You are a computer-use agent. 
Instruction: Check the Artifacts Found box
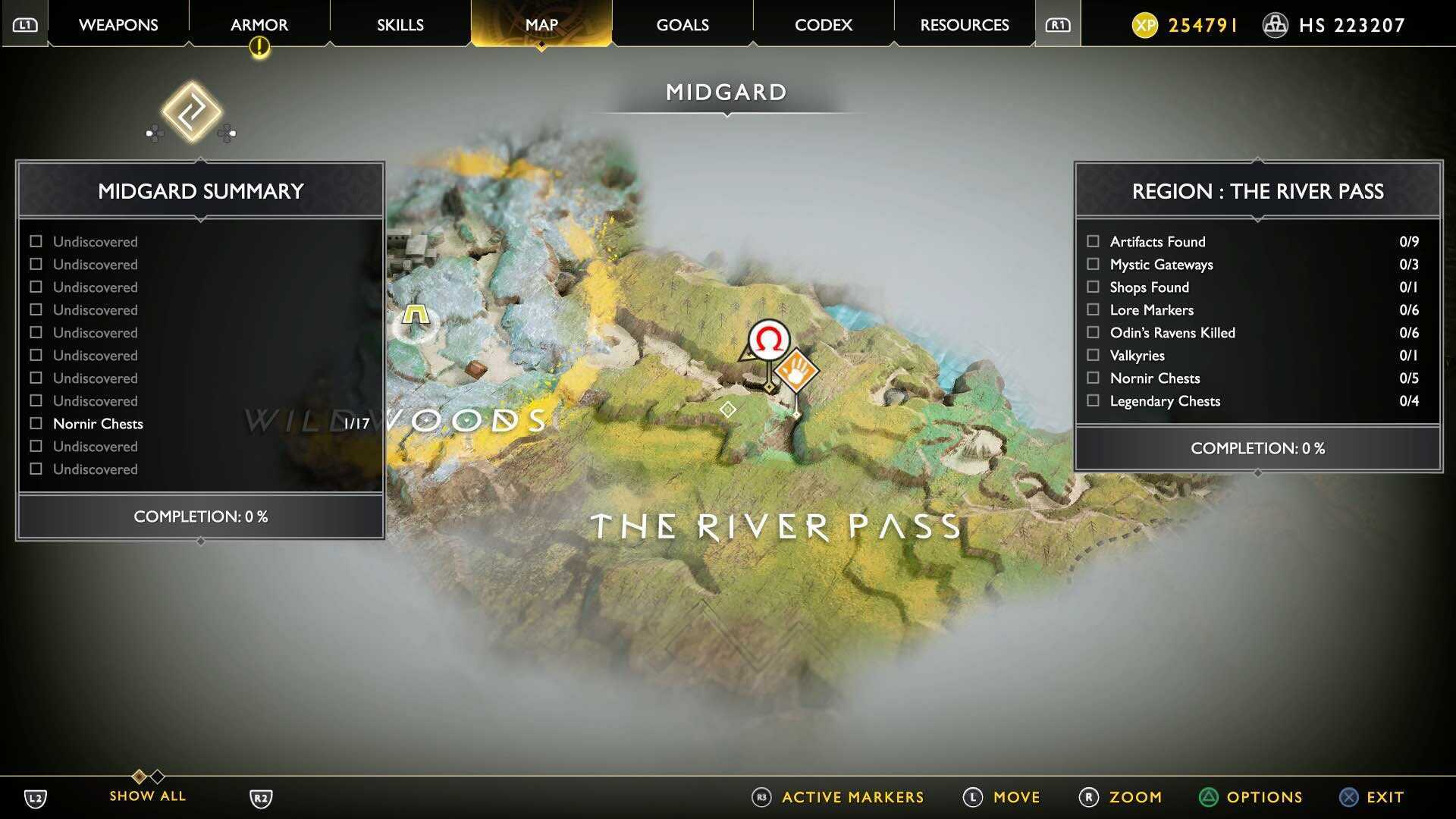click(x=1094, y=241)
